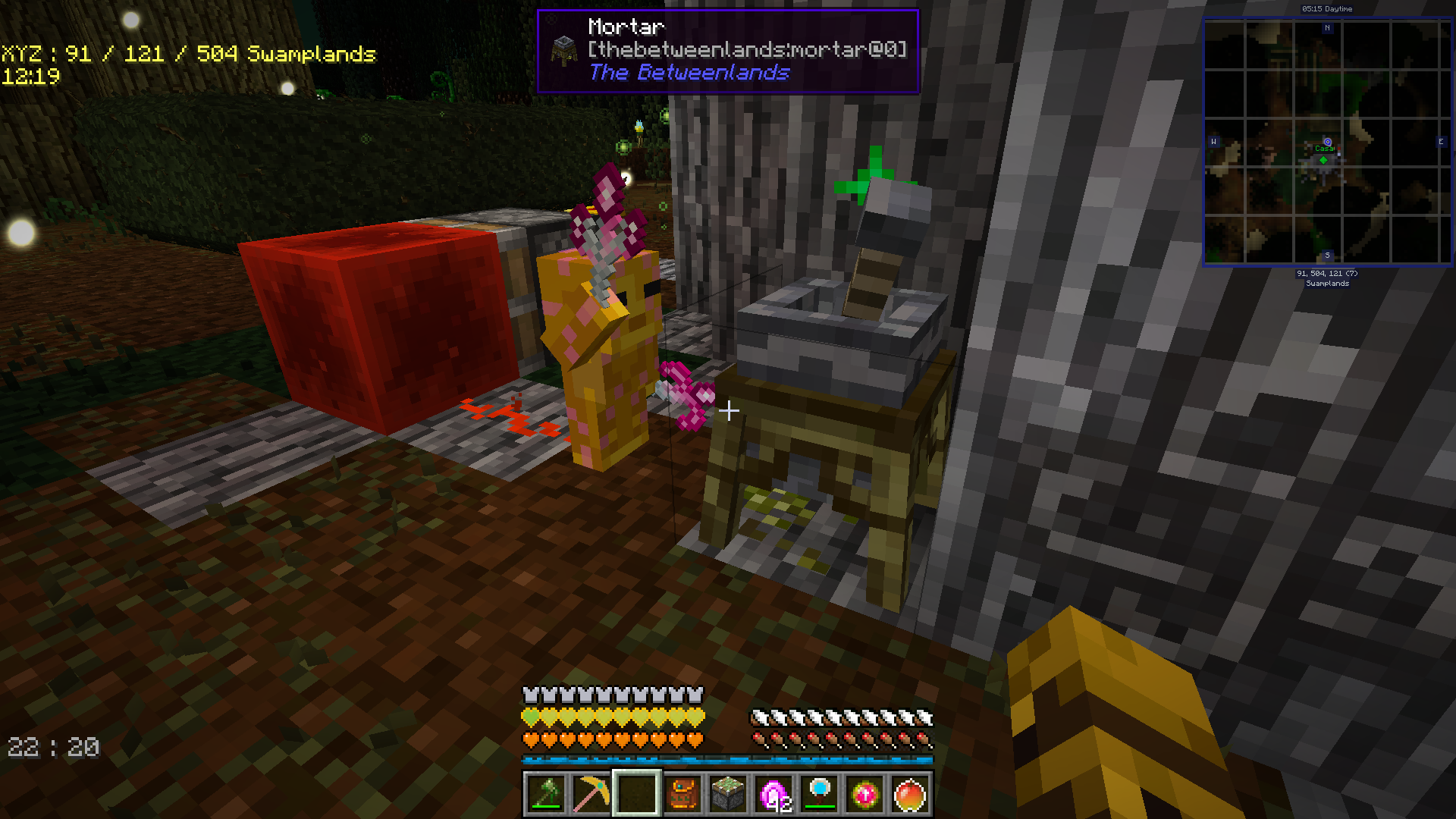This screenshot has width=1456, height=819.
Task: Click the 05:15 Daytime label above the minimap
Action: tap(1327, 9)
